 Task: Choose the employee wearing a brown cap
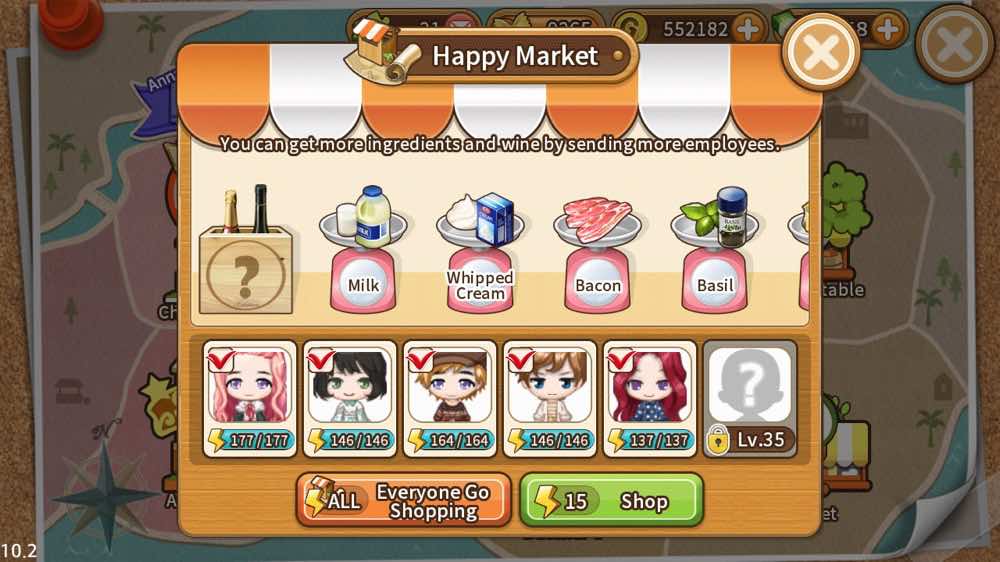[x=450, y=398]
